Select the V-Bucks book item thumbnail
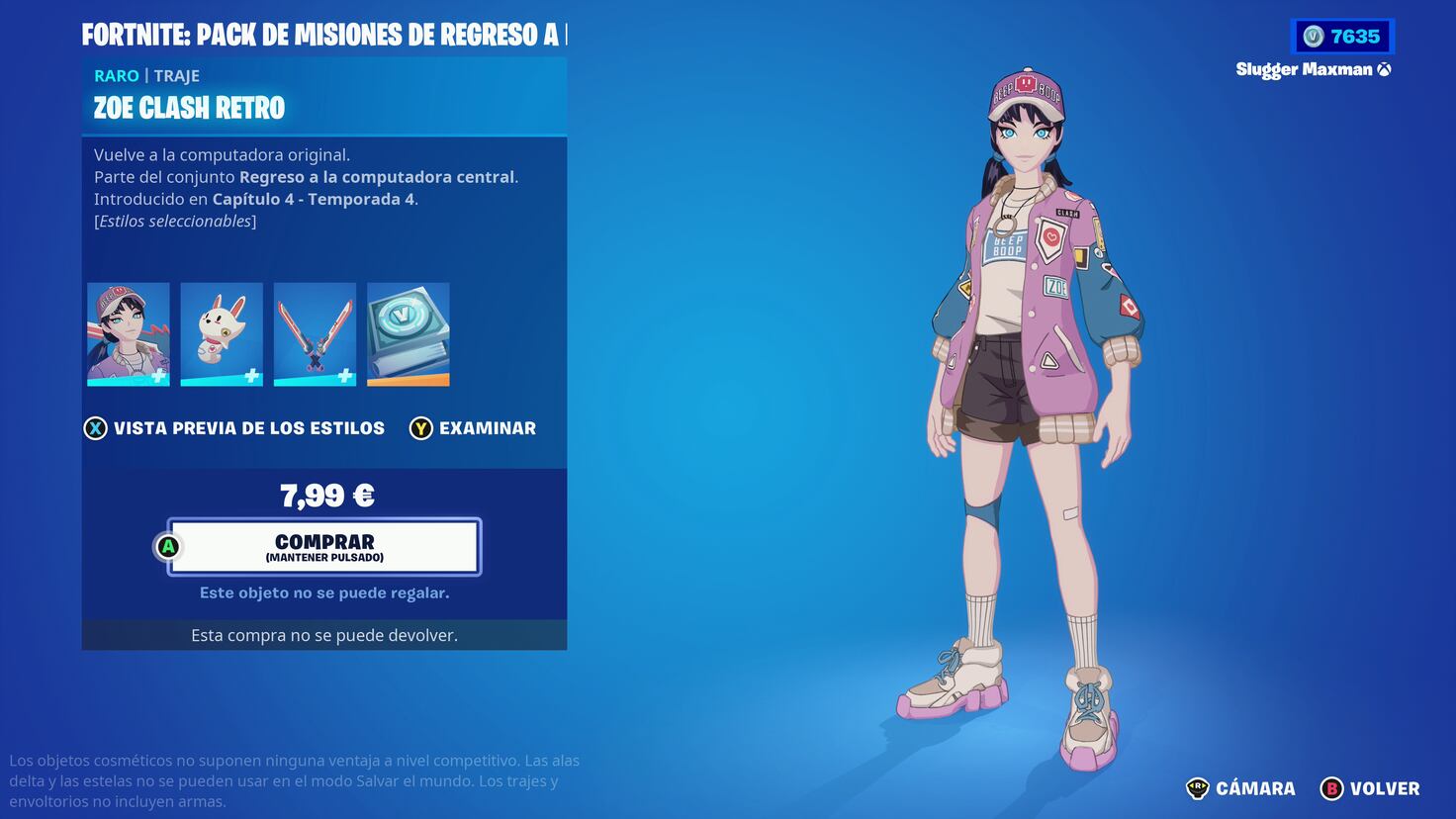This screenshot has width=1456, height=819. [407, 333]
